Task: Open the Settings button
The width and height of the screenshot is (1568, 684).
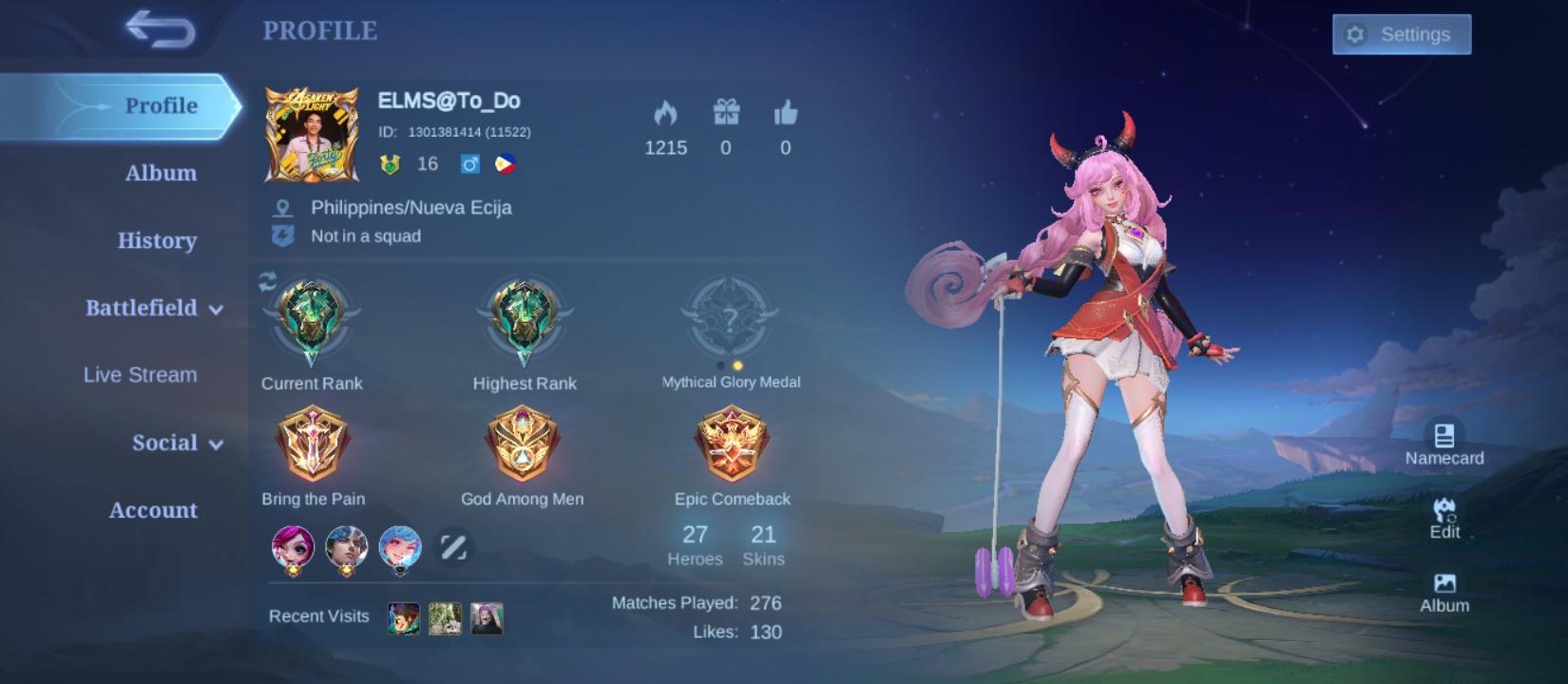Action: [1401, 33]
